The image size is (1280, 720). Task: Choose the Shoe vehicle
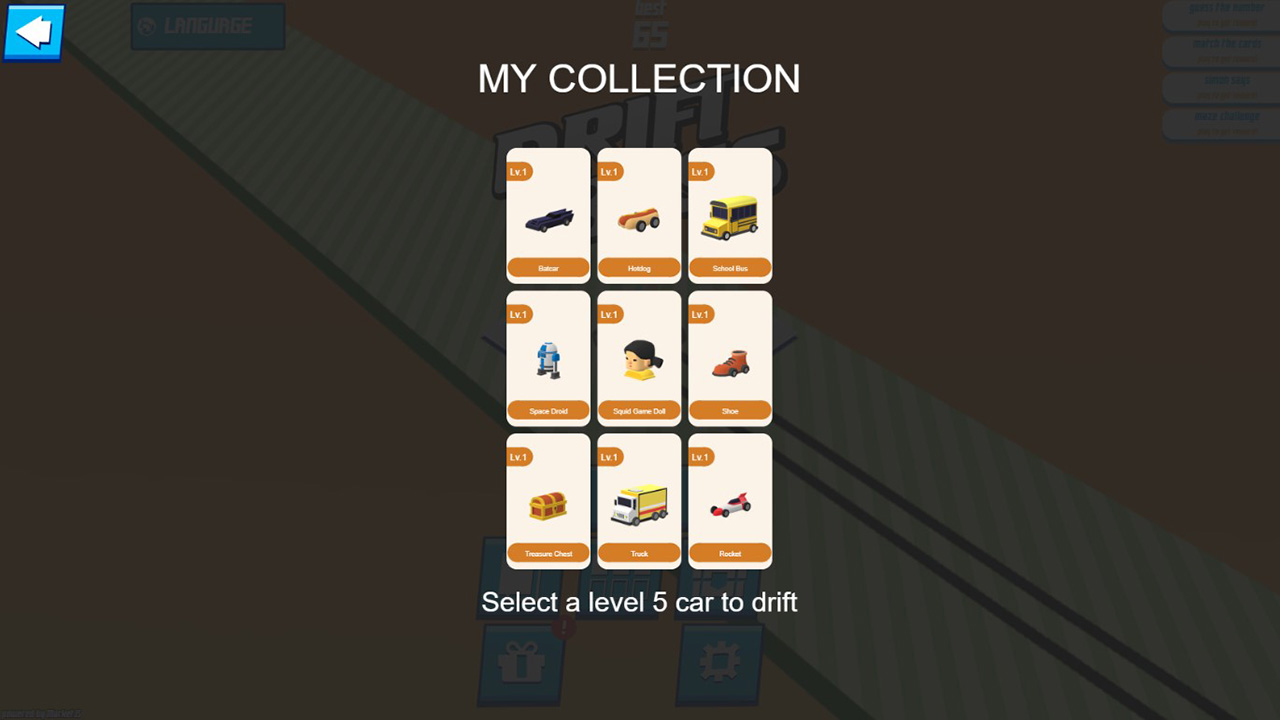(730, 357)
